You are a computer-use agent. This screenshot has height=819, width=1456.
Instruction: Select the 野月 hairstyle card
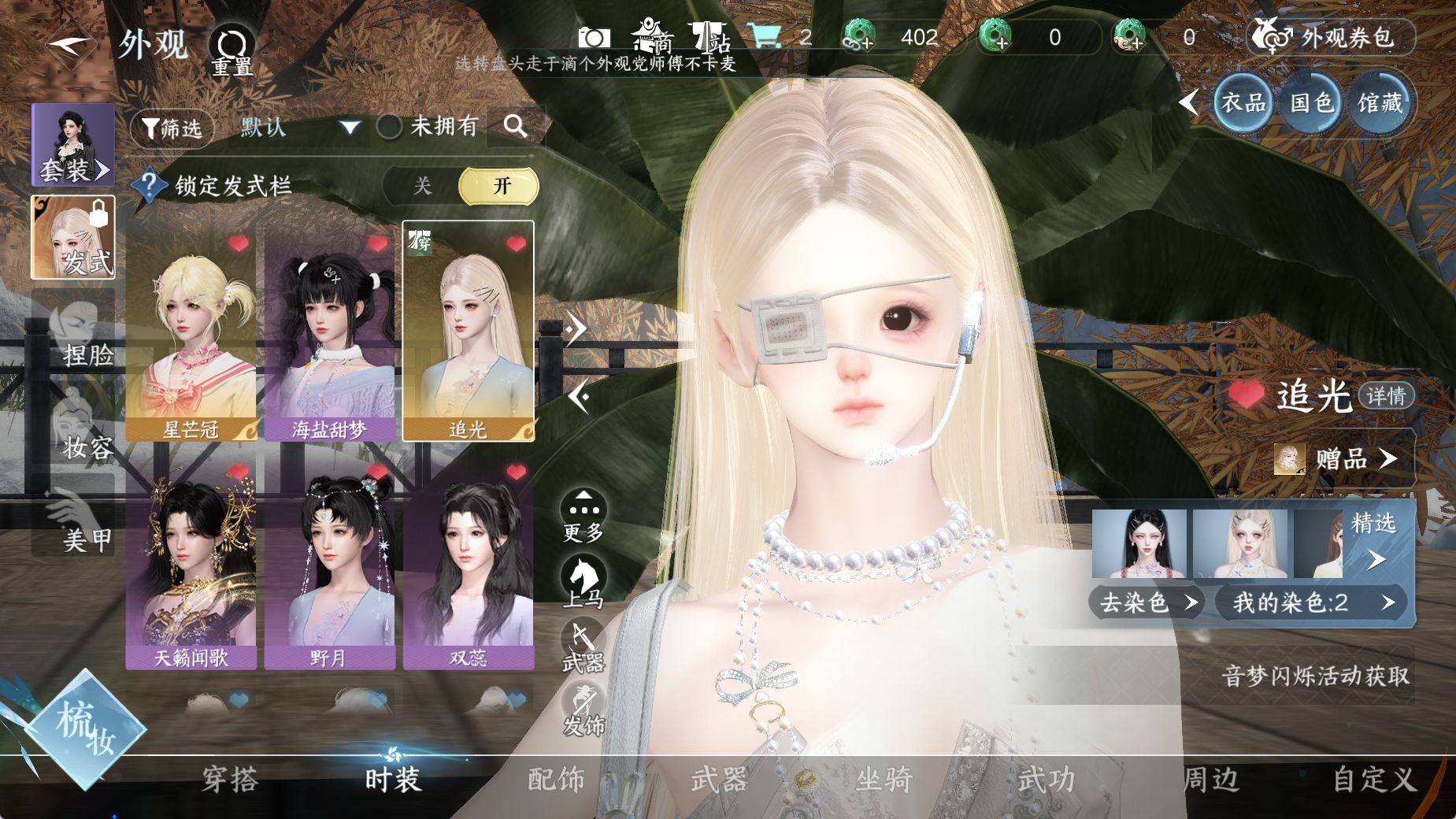click(329, 567)
